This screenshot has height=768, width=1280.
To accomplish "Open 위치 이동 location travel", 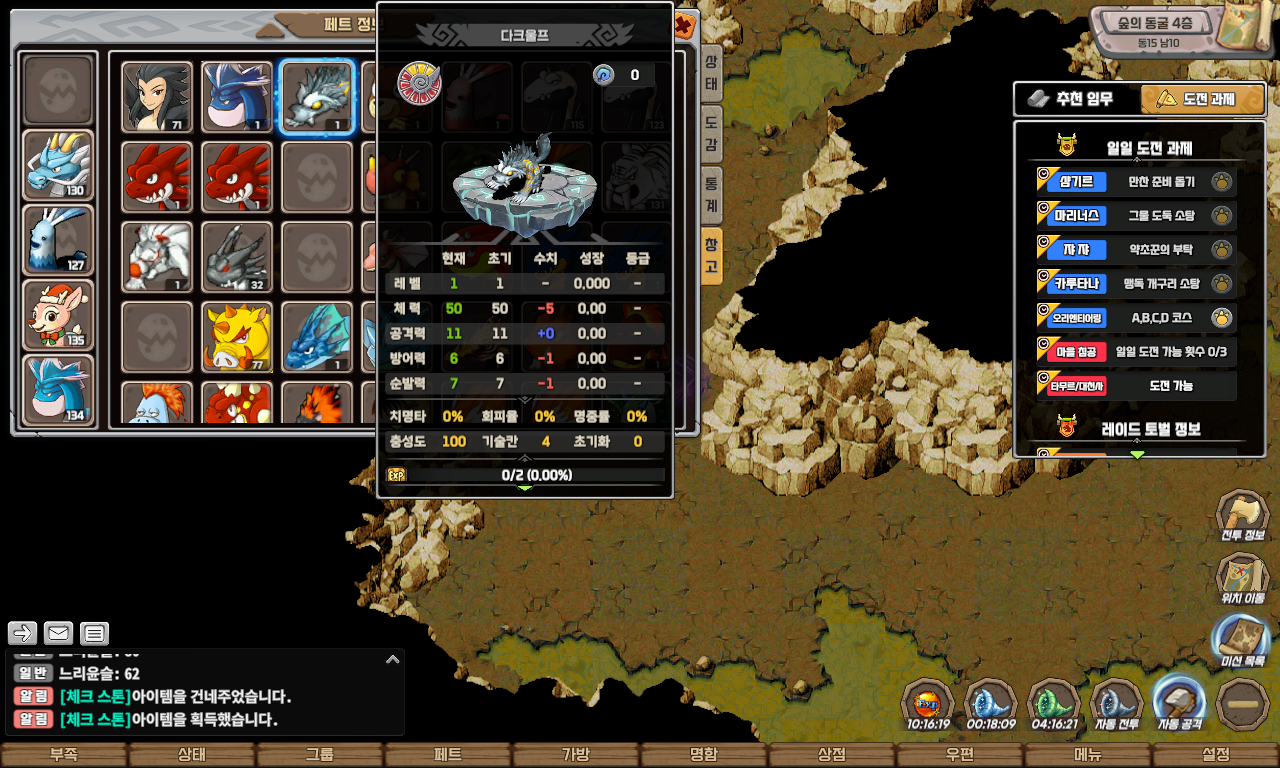I will (x=1242, y=579).
